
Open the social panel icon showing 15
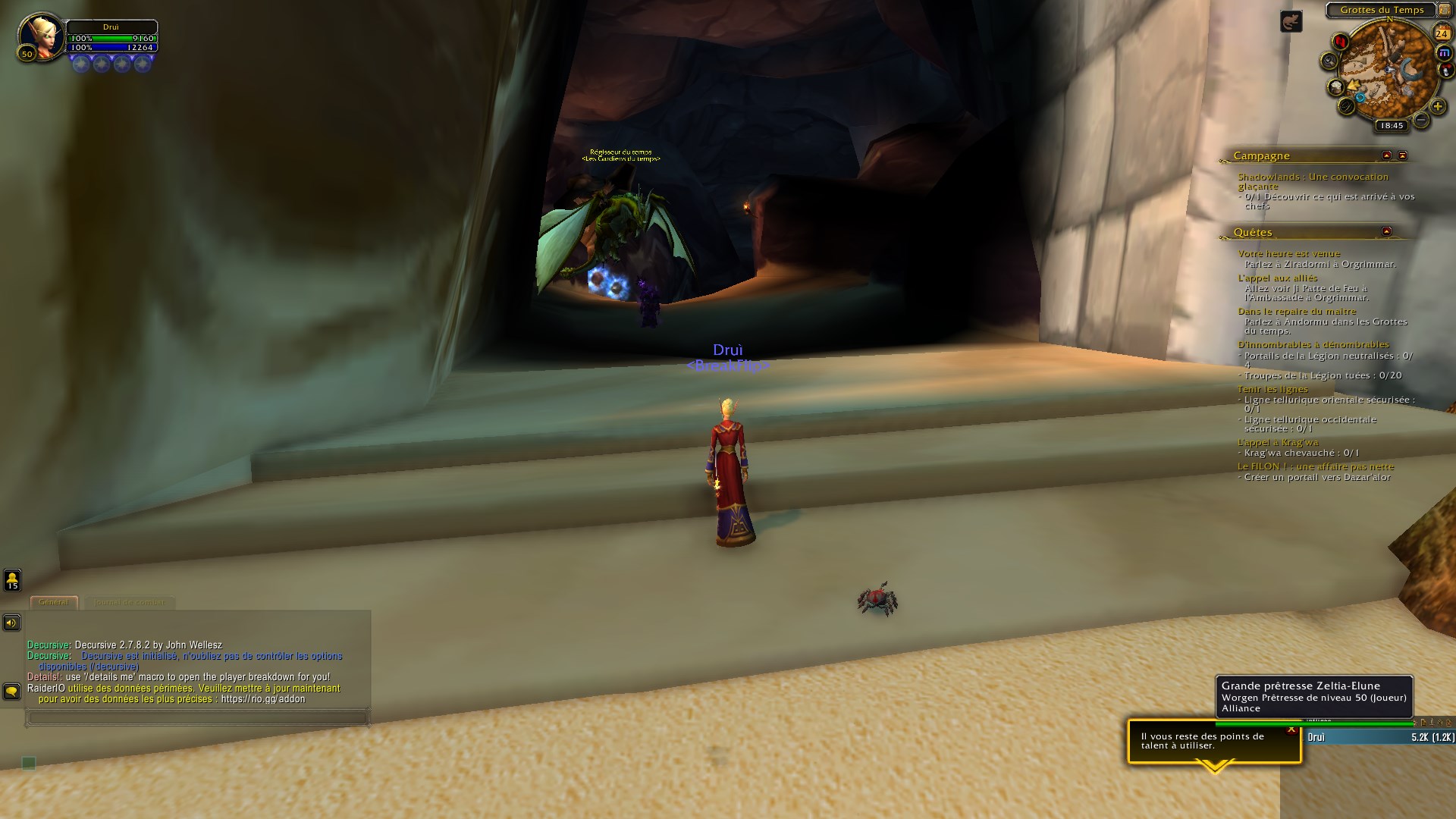[11, 580]
